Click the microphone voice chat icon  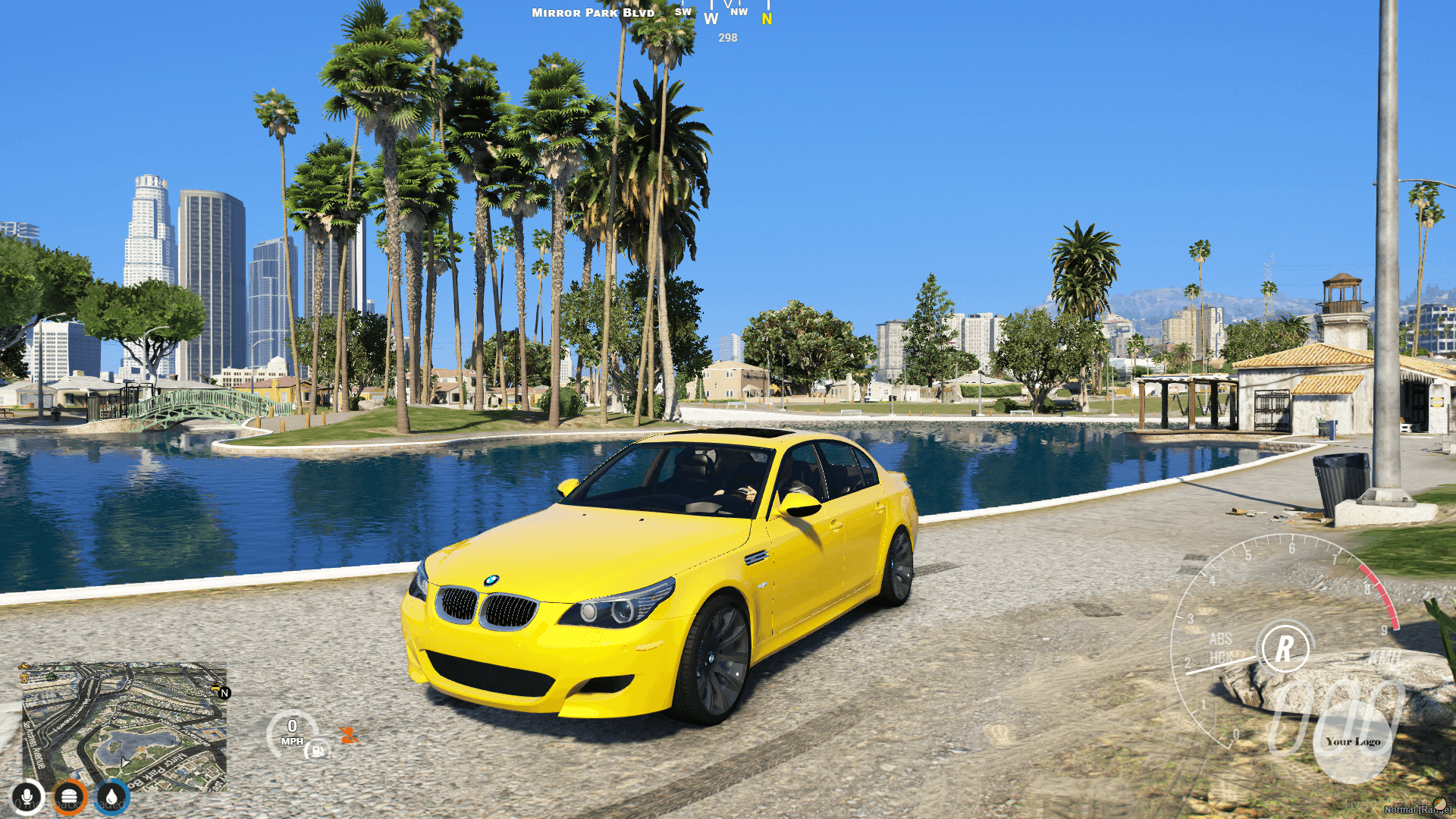point(28,797)
